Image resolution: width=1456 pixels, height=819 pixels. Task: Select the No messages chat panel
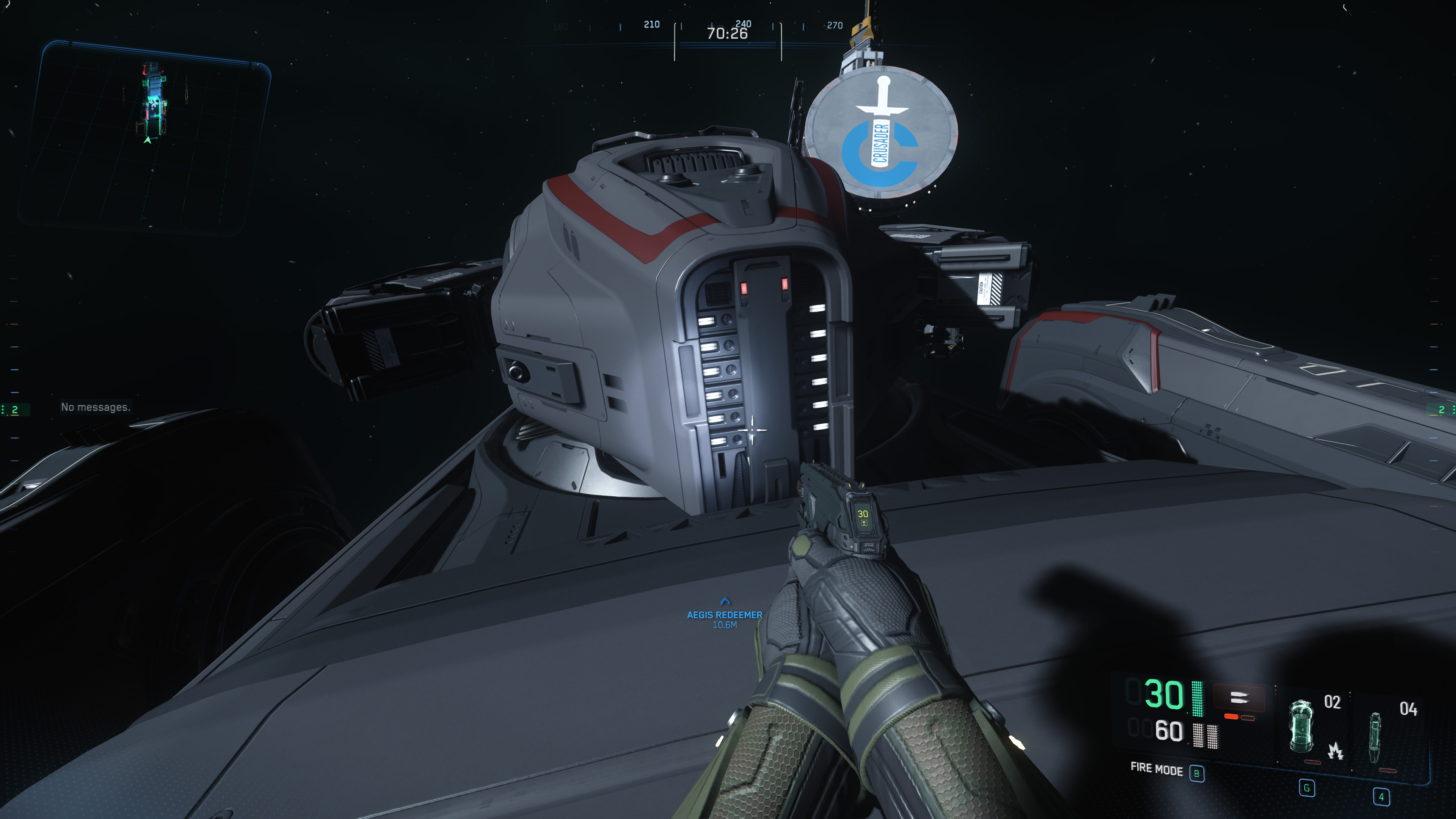[x=96, y=407]
